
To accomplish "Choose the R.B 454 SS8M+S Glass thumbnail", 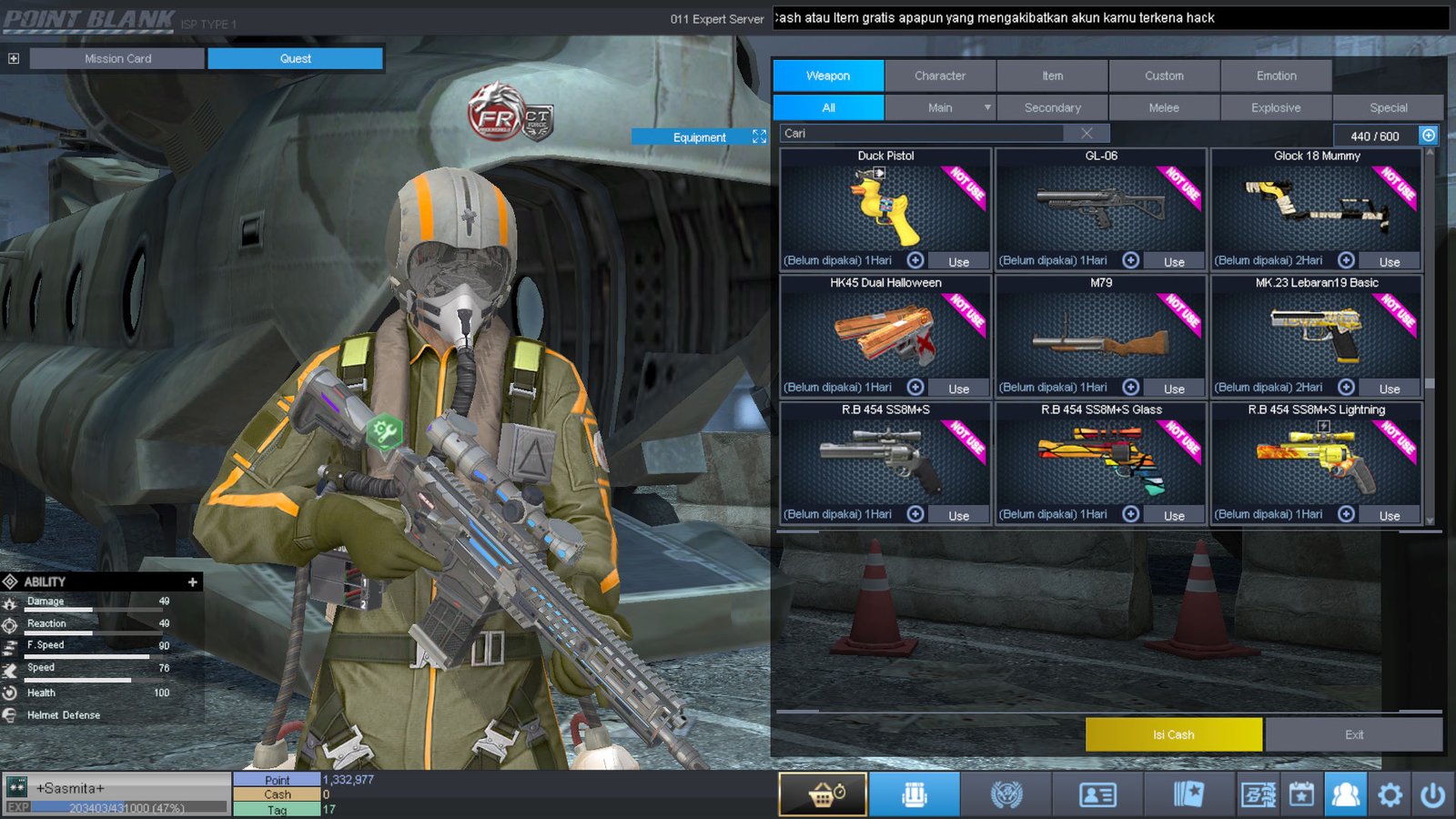I will (1100, 461).
